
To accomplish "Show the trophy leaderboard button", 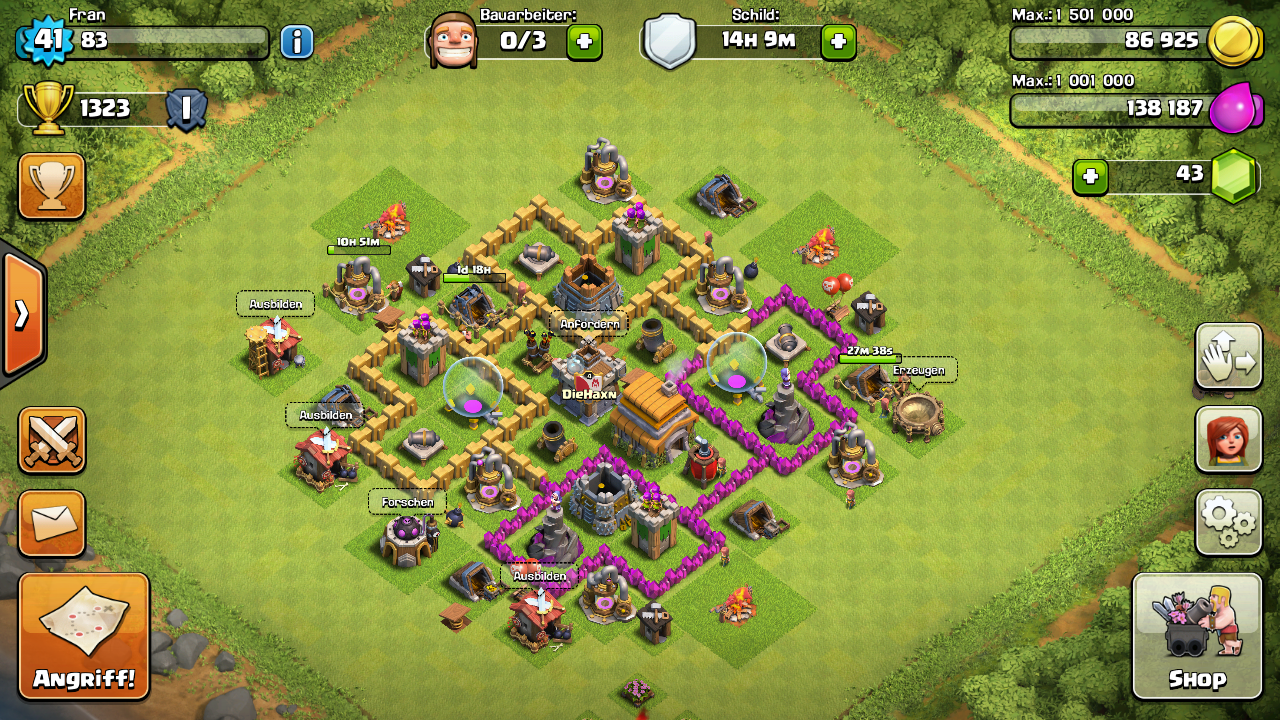I will coord(51,185).
